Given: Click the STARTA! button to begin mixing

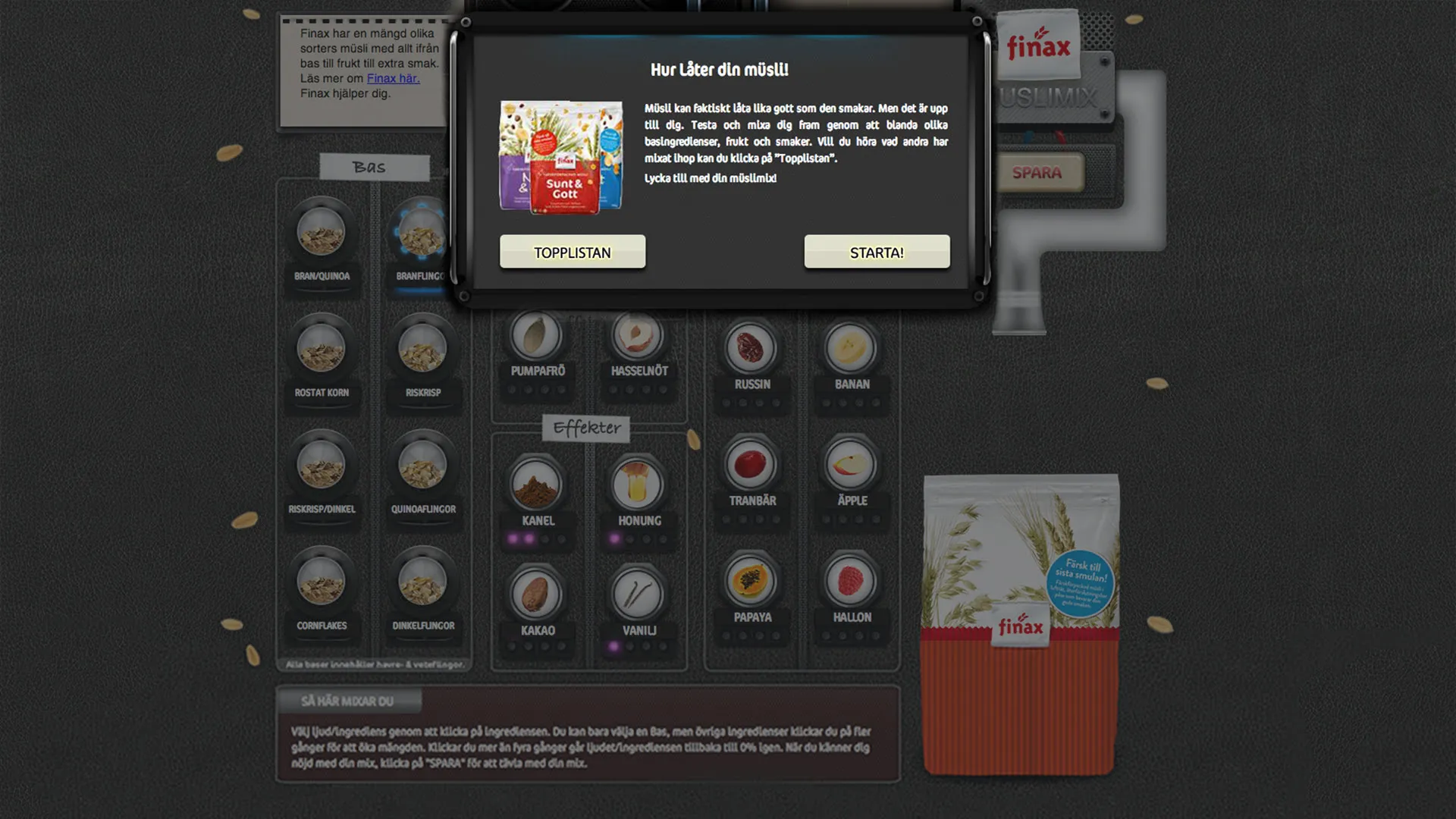Looking at the screenshot, I should tap(876, 252).
